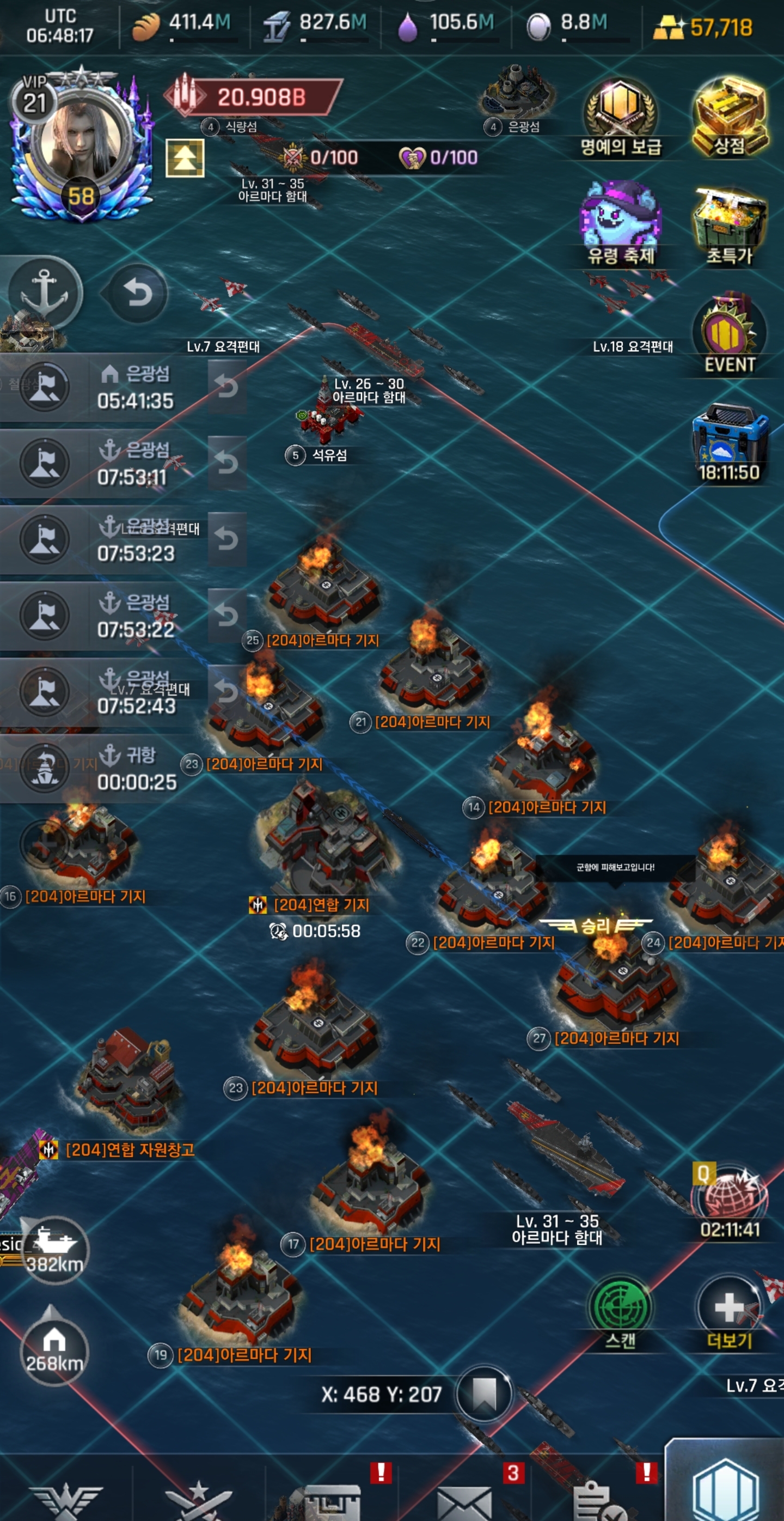
Task: Open the 더보기 more options button
Action: (730, 1310)
